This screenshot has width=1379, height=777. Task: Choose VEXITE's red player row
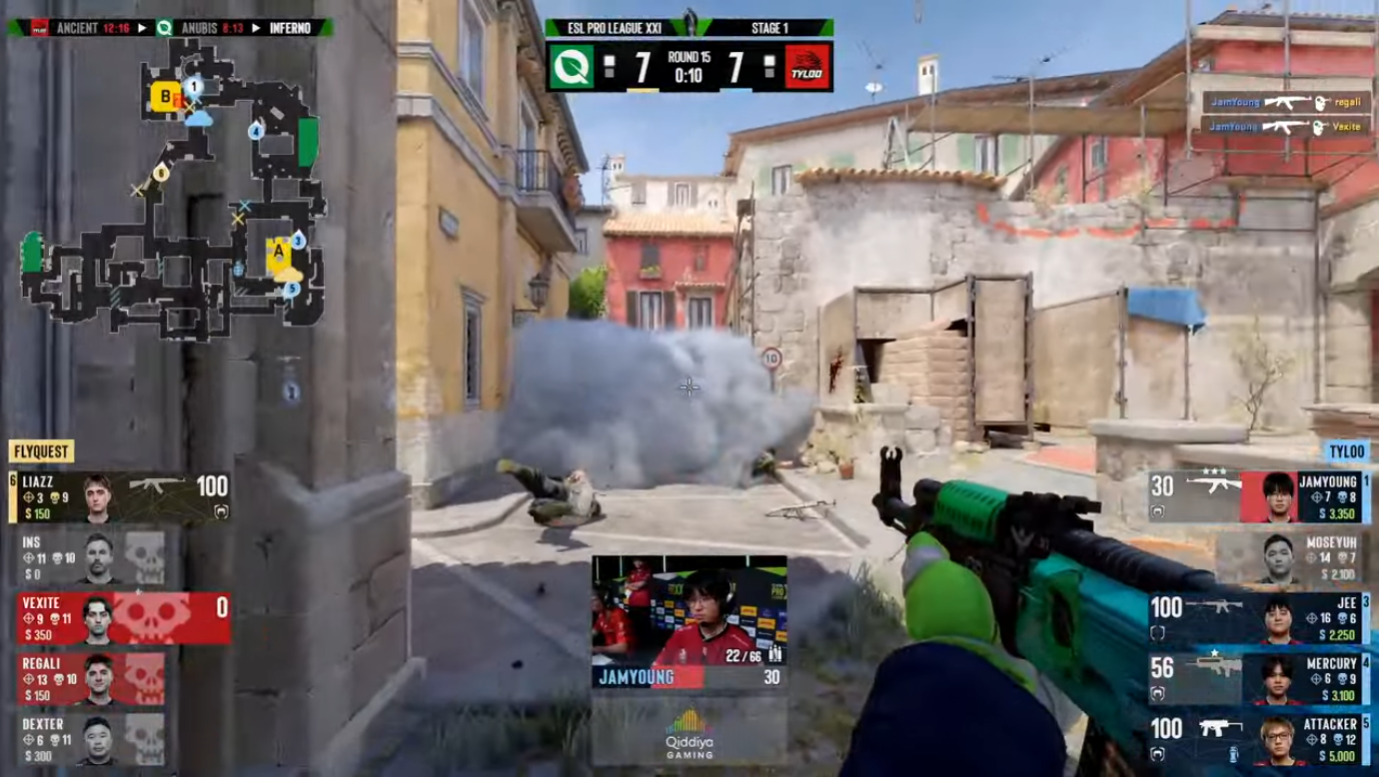[120, 618]
